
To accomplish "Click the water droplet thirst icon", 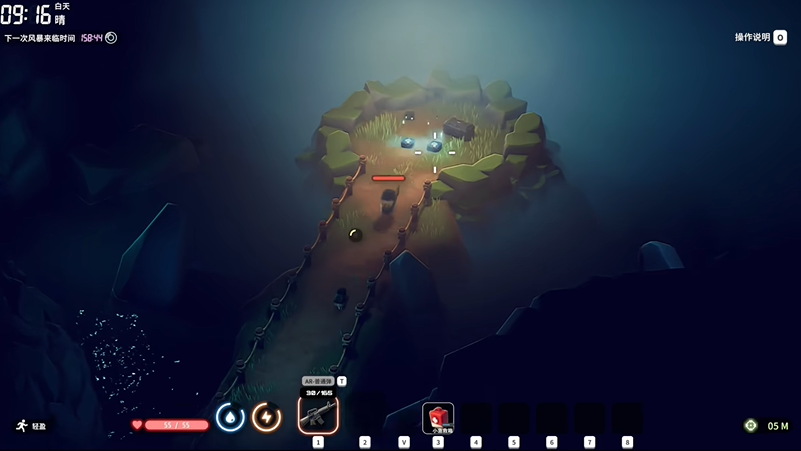I will click(x=230, y=417).
